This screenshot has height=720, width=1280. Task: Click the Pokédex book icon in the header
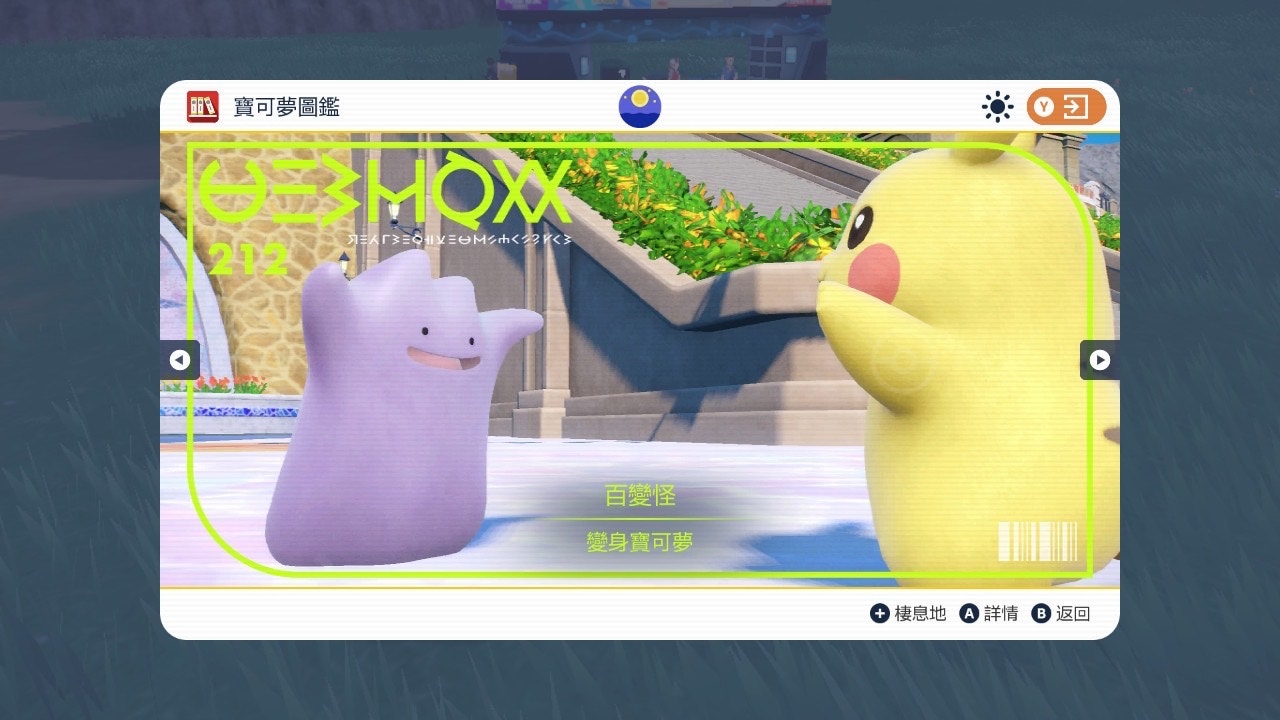[x=203, y=106]
